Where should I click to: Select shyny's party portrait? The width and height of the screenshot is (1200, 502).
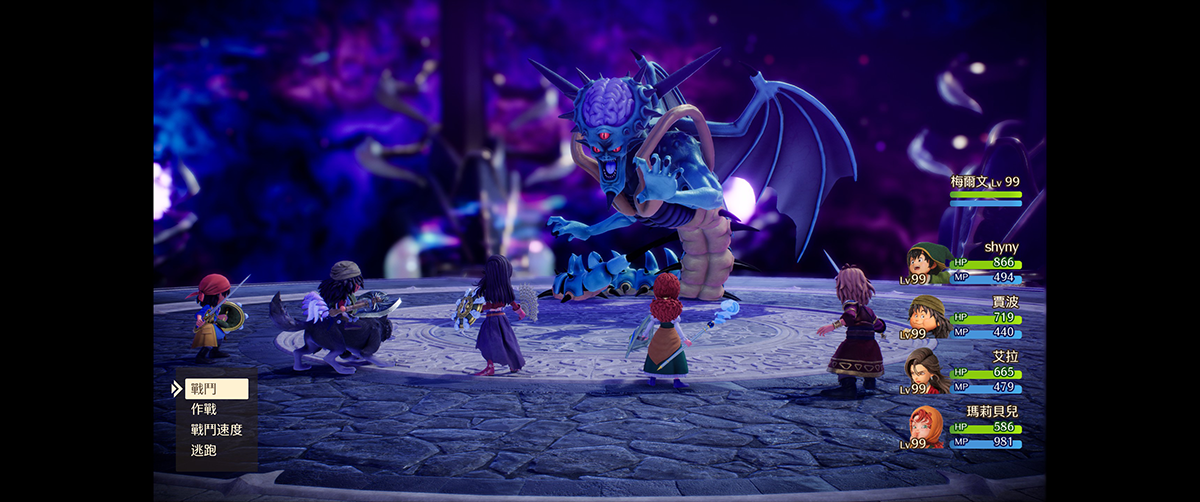[929, 263]
